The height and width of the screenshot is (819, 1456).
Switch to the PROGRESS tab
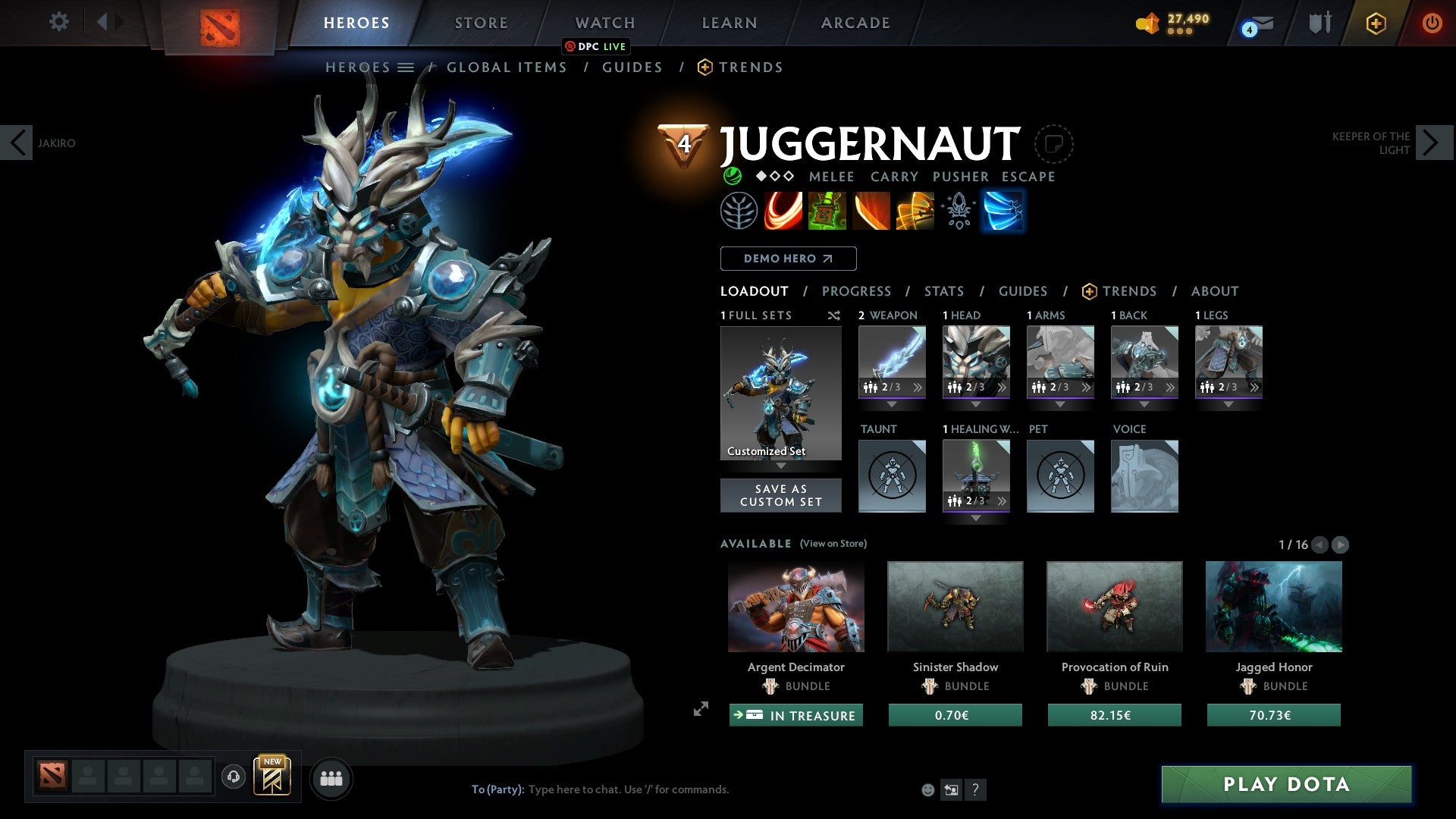857,291
